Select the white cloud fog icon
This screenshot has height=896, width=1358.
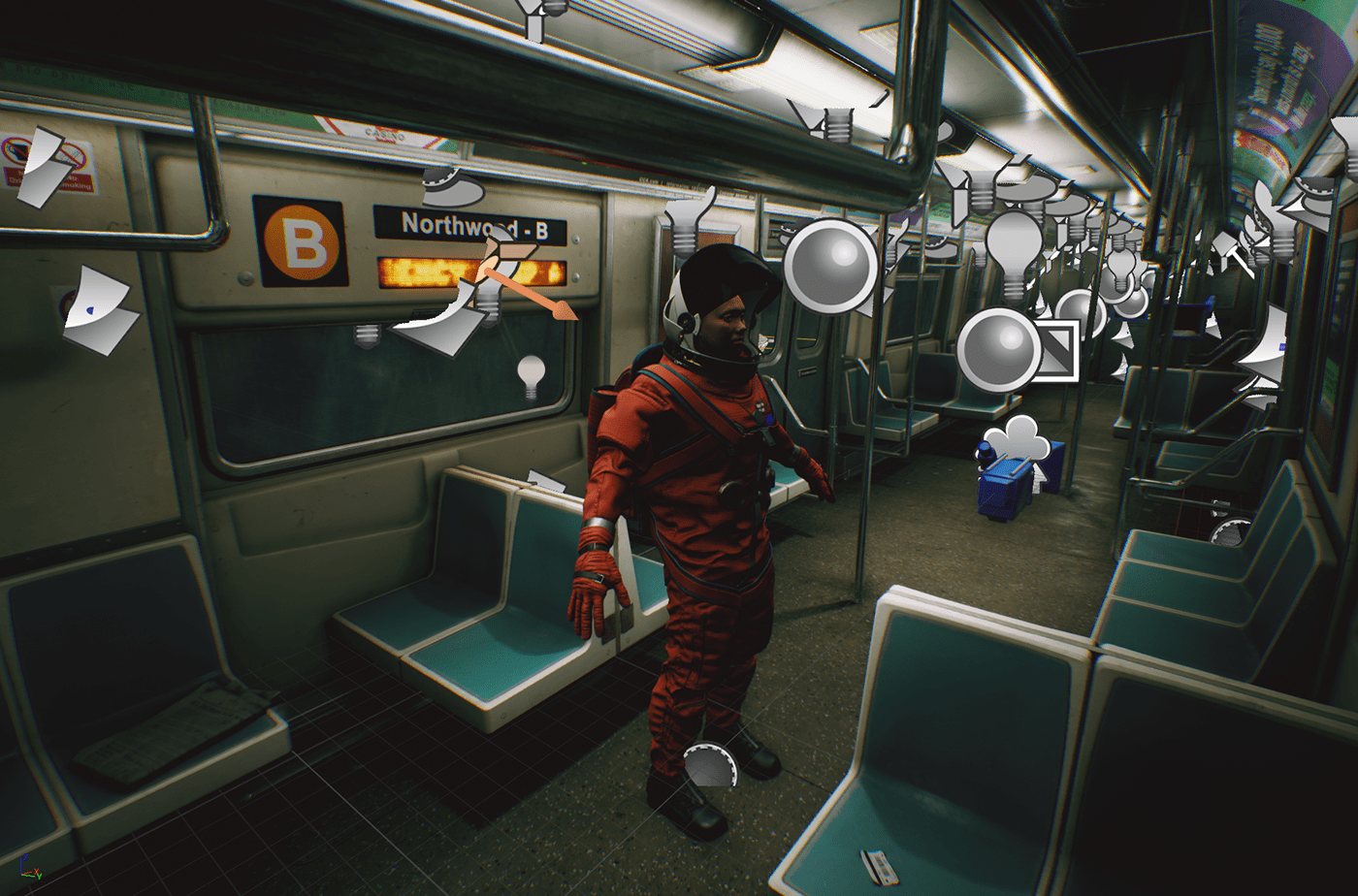point(1017,440)
